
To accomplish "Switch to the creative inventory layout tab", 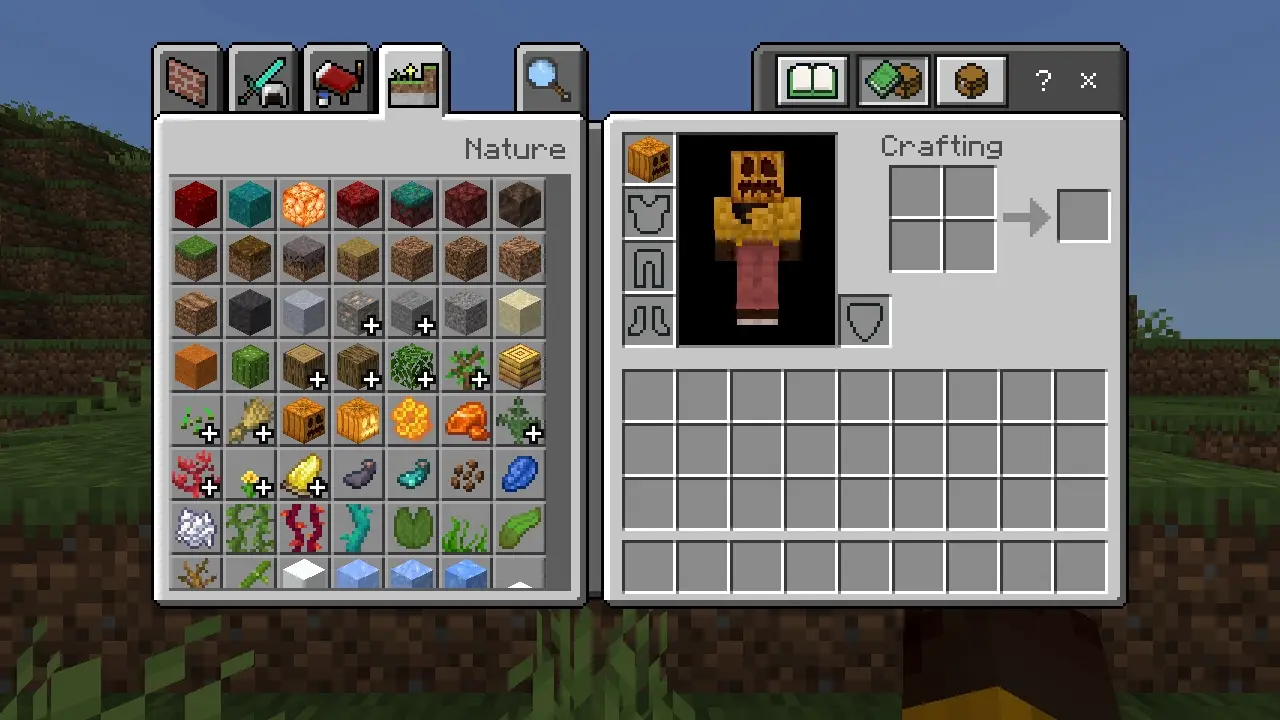I will (x=892, y=81).
